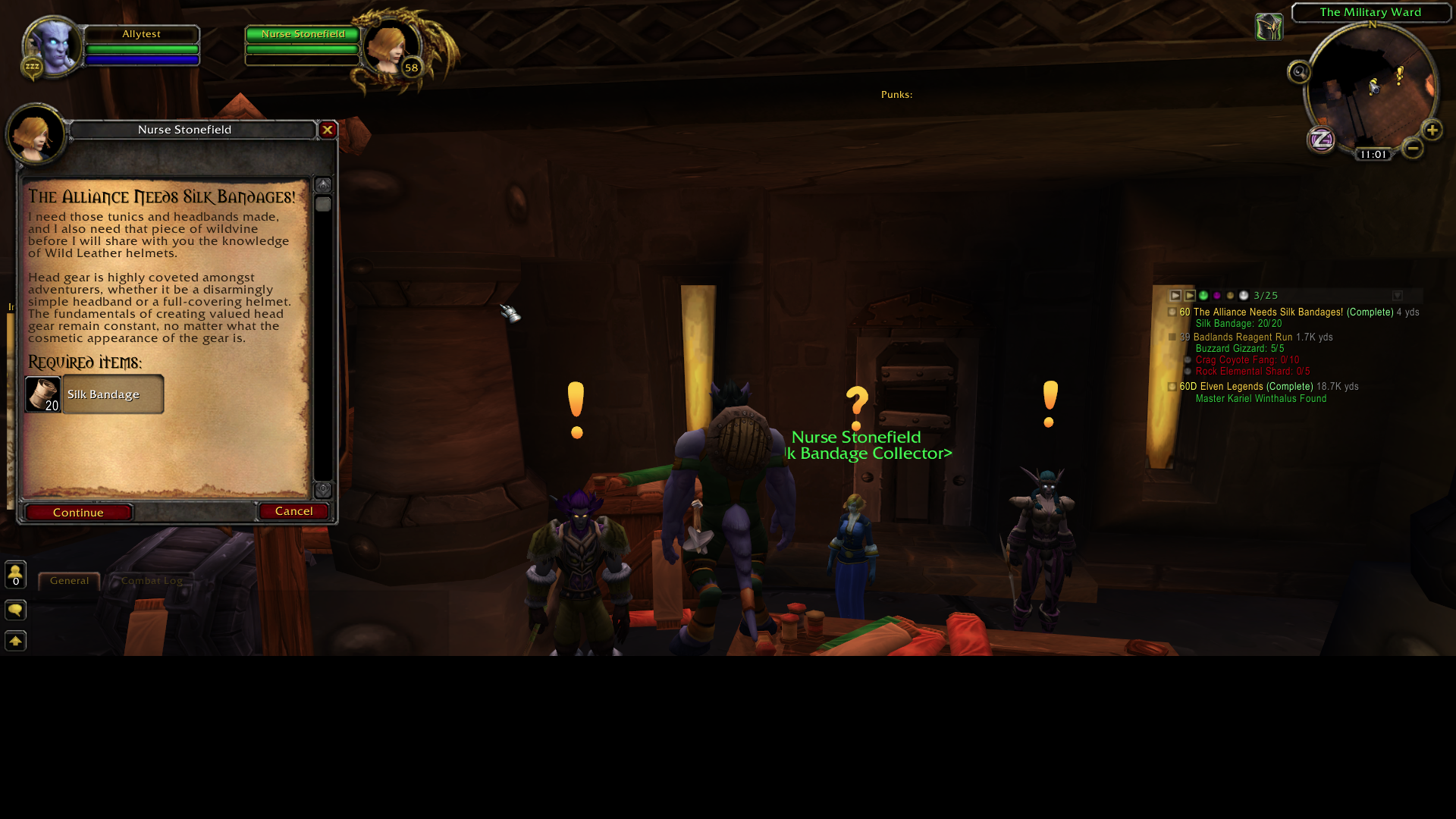Toggle the purple quest filter in the tracker

point(1216,296)
